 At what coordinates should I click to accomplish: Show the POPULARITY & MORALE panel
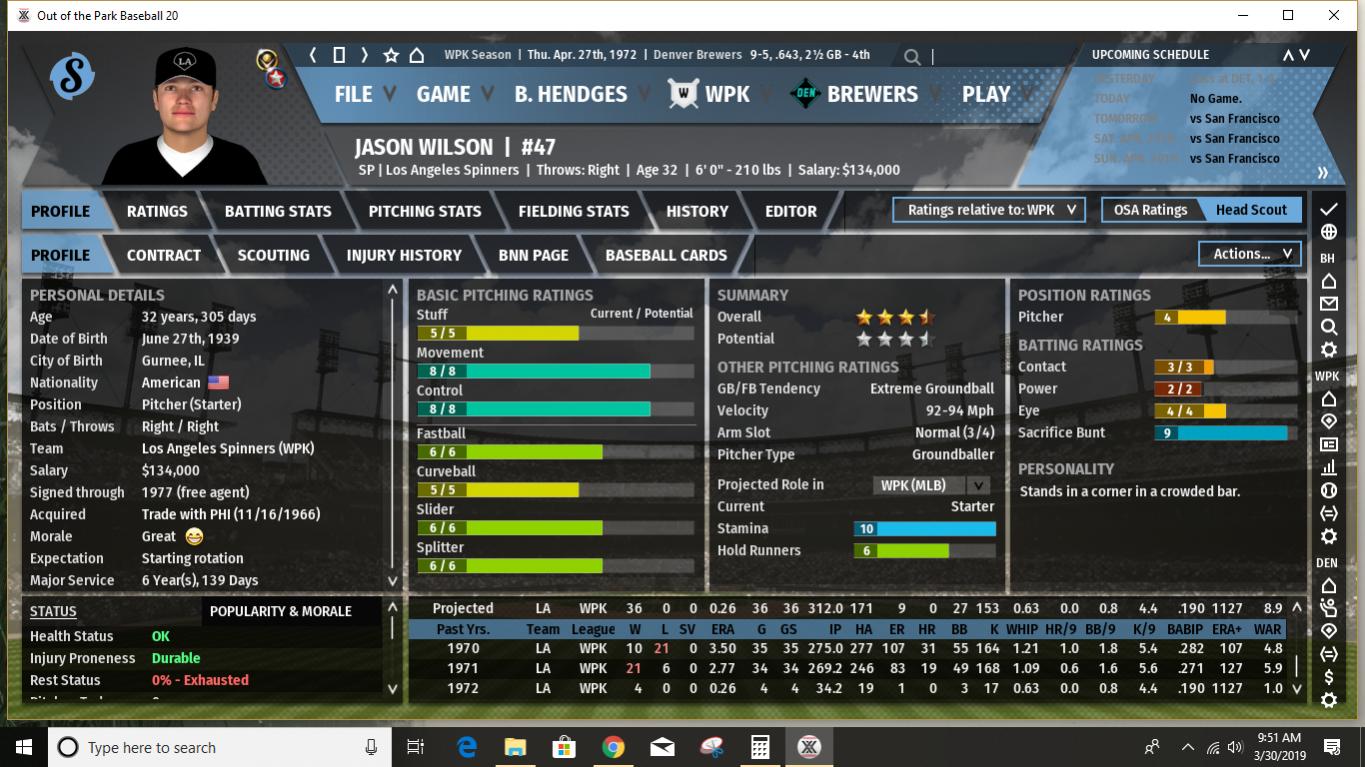[x=281, y=611]
